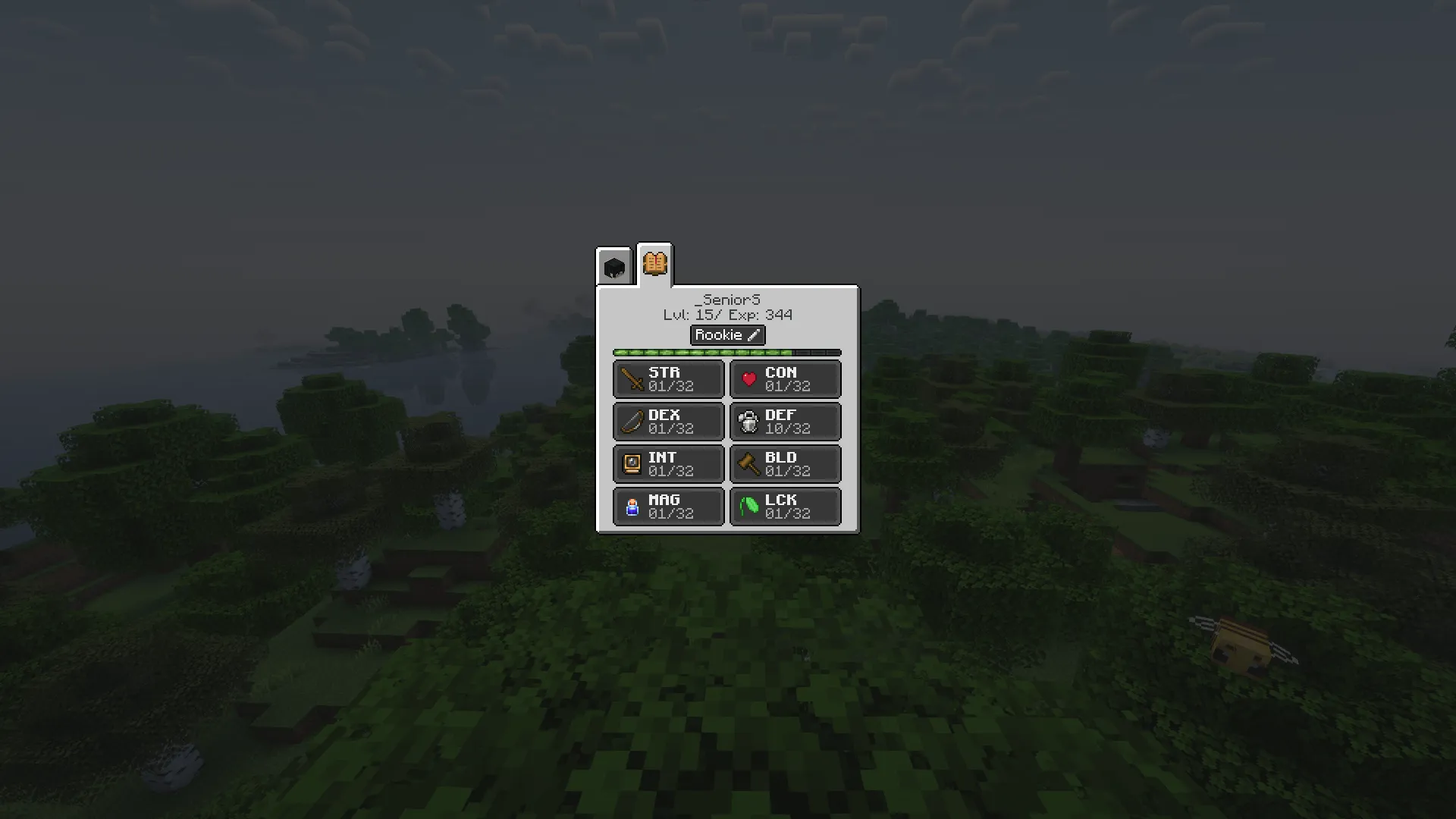Select the MAG 01/32 stat button
Viewport: 1456px width, 819px height.
coord(667,506)
